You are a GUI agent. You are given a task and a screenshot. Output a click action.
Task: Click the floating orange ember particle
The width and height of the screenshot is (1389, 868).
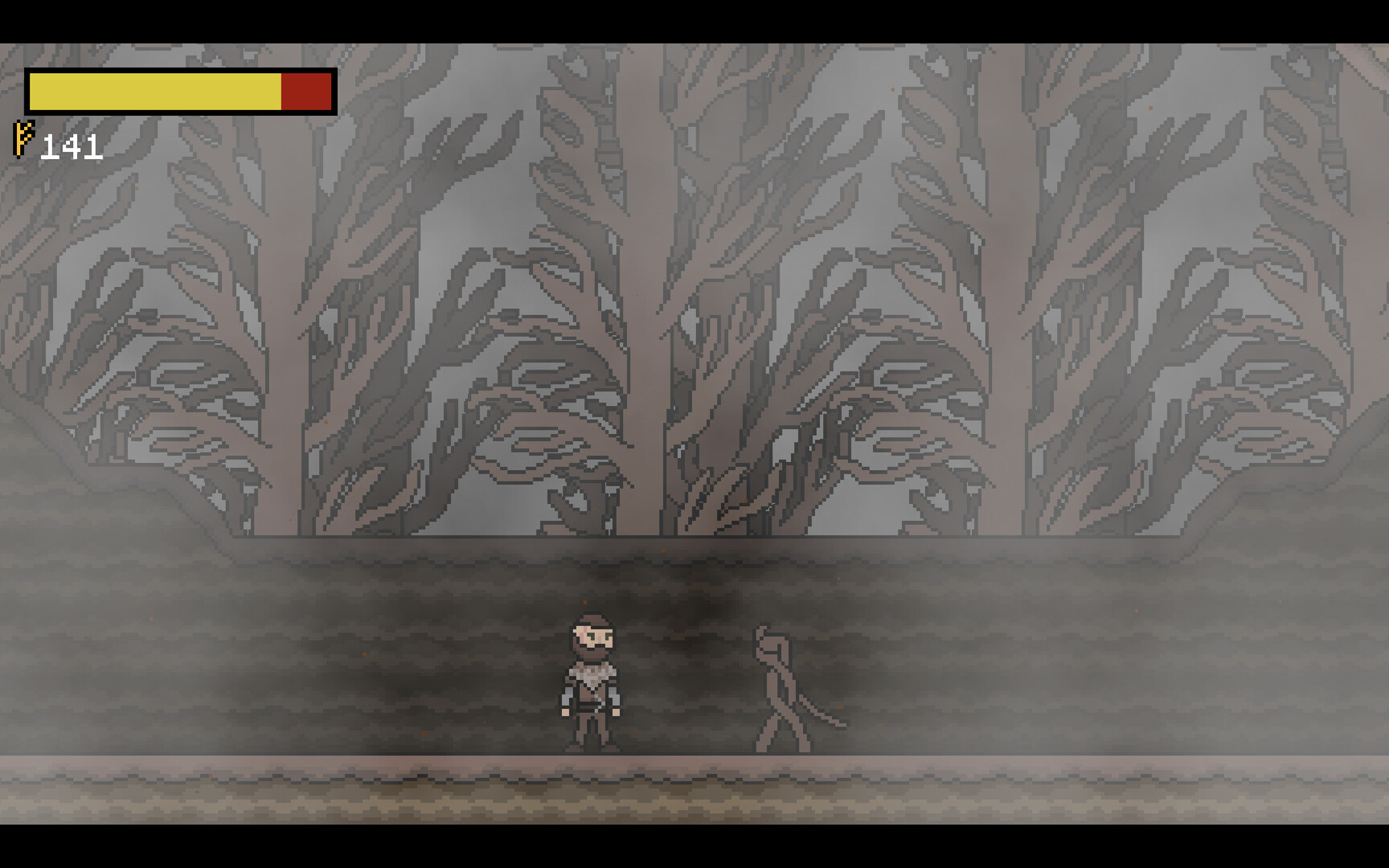pyautogui.click(x=584, y=601)
